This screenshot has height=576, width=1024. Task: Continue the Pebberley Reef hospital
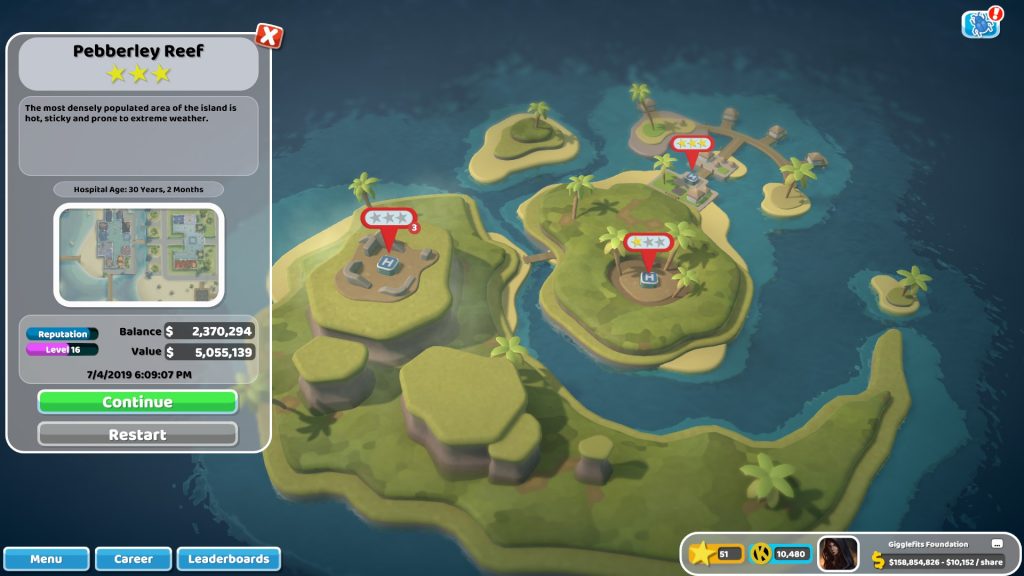(137, 402)
